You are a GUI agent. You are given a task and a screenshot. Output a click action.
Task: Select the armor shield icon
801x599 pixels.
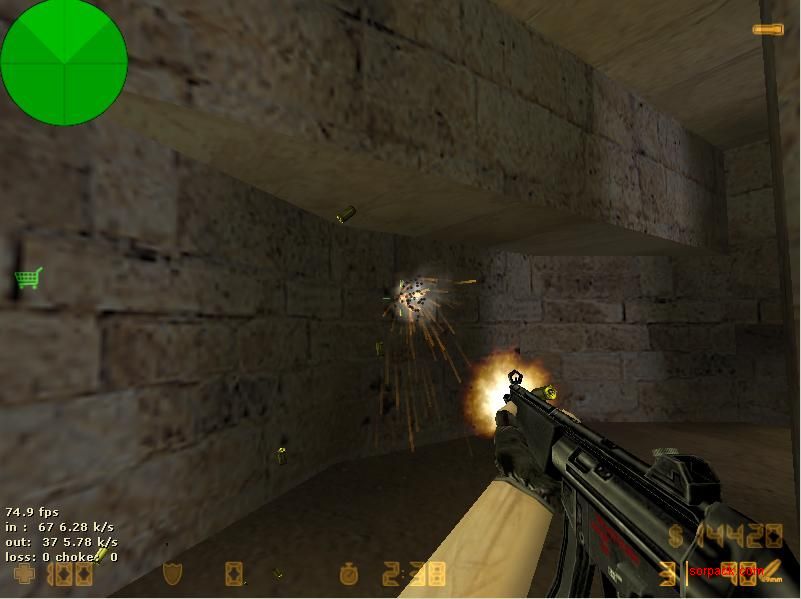point(172,574)
